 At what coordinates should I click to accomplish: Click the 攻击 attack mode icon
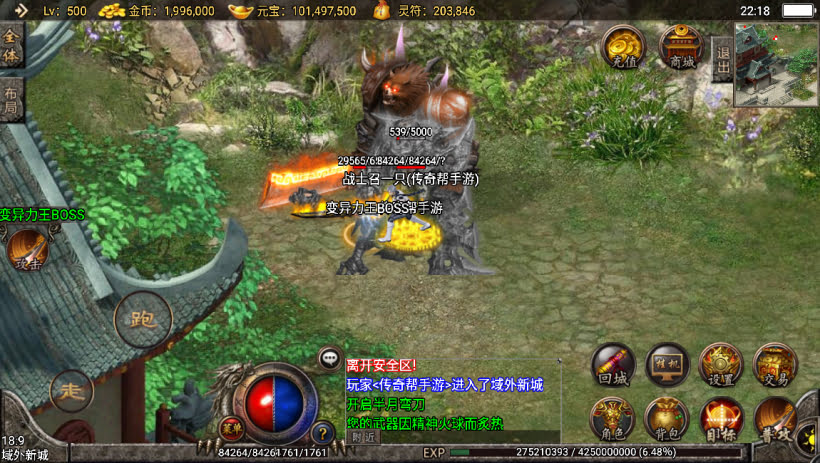click(25, 250)
